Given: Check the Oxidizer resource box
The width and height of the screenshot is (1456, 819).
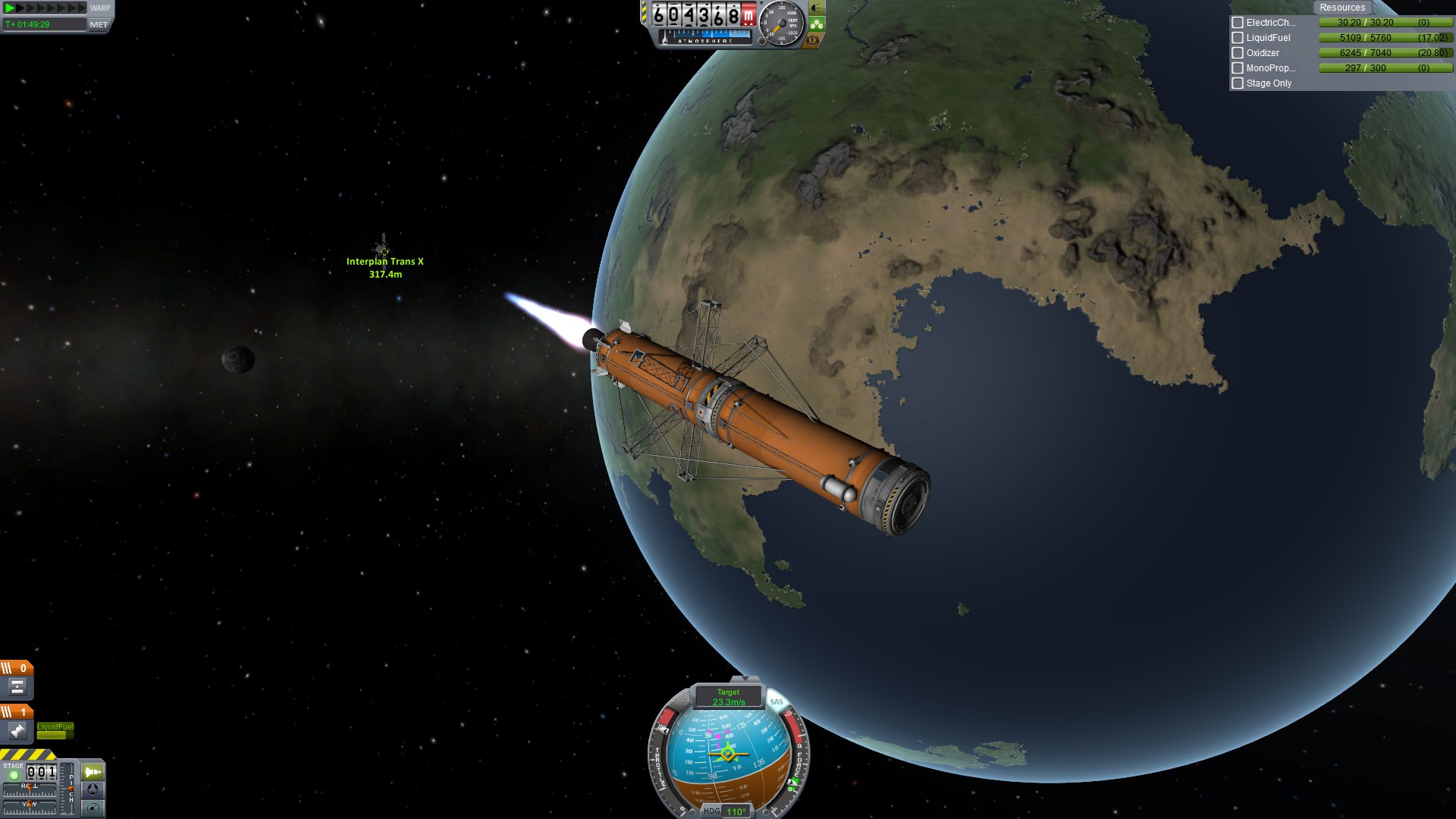Looking at the screenshot, I should pyautogui.click(x=1238, y=53).
